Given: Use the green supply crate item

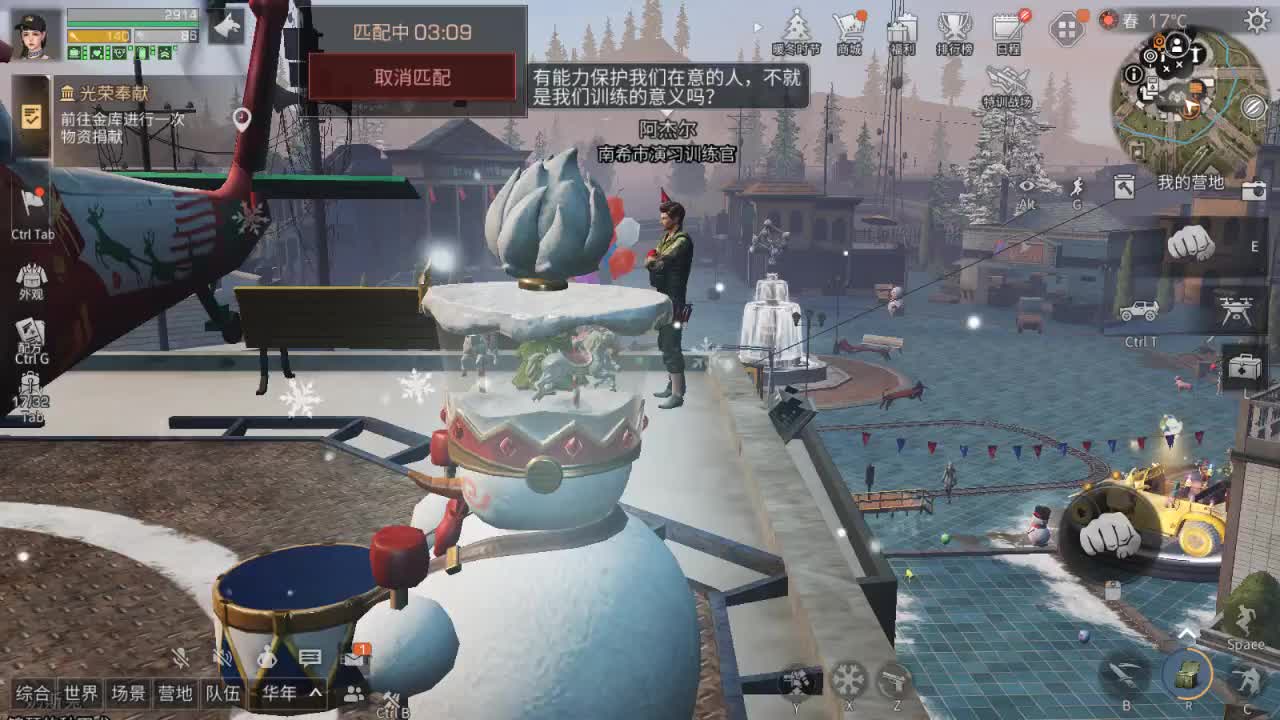Looking at the screenshot, I should pyautogui.click(x=1187, y=676).
